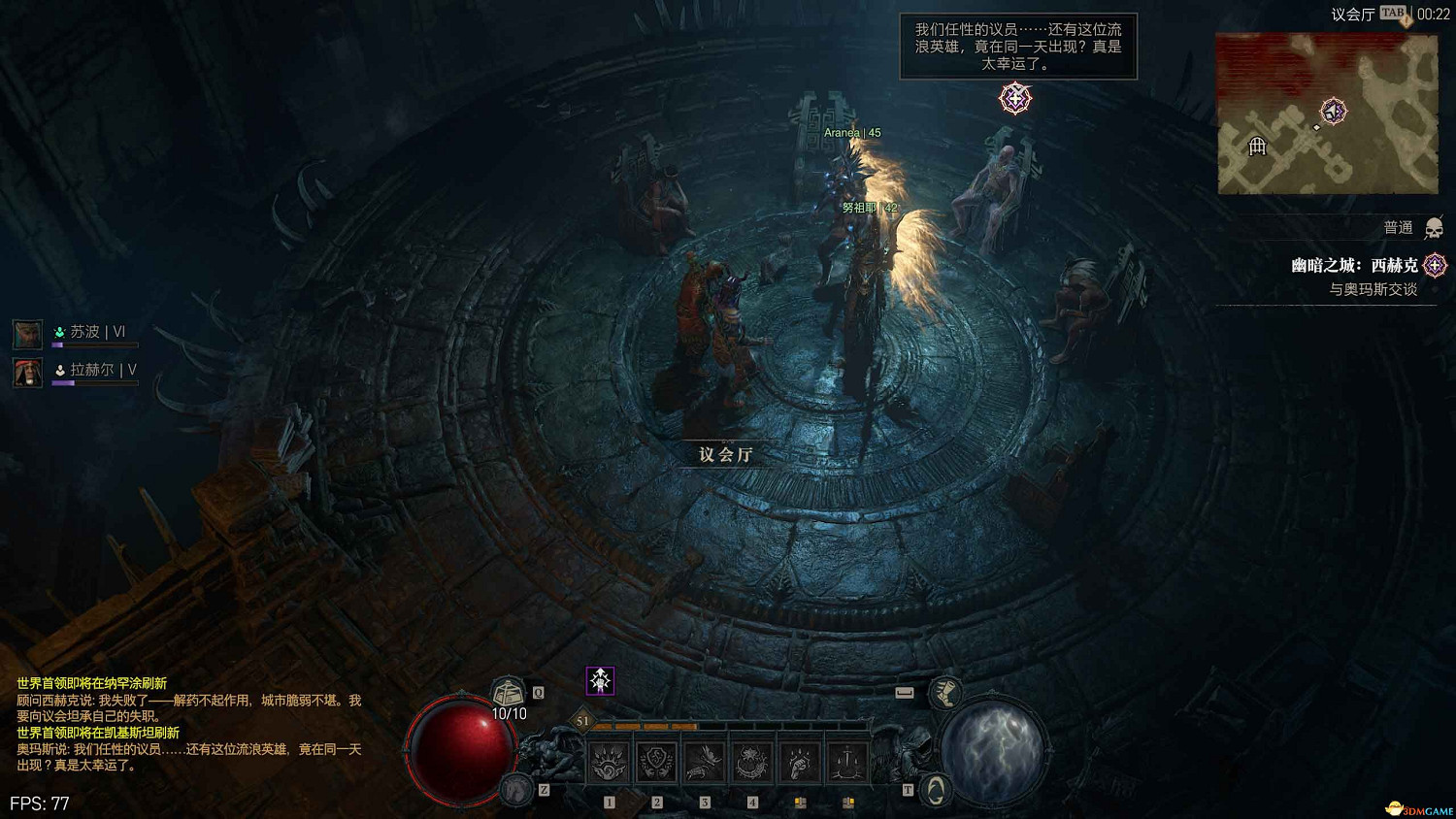
Task: Click the quest objective 与奥玛斯交谈
Action: (1374, 288)
